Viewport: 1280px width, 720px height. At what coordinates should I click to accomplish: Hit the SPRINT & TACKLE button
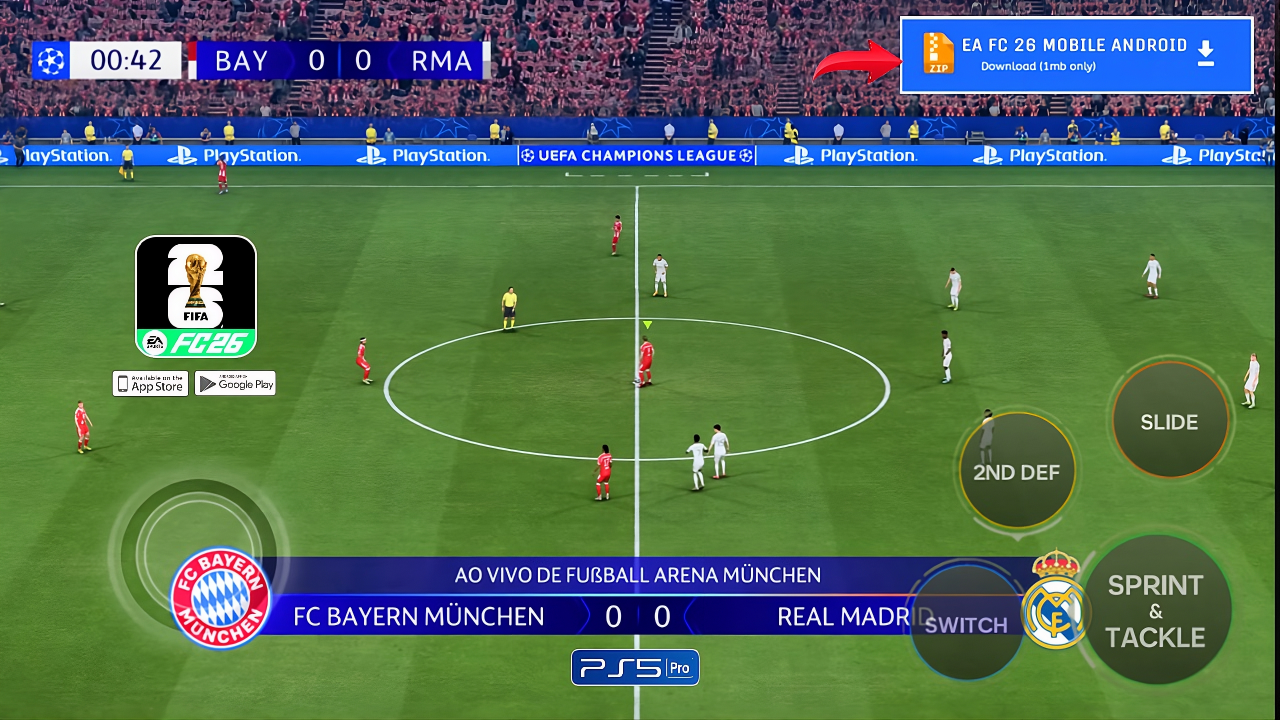pyautogui.click(x=1156, y=610)
